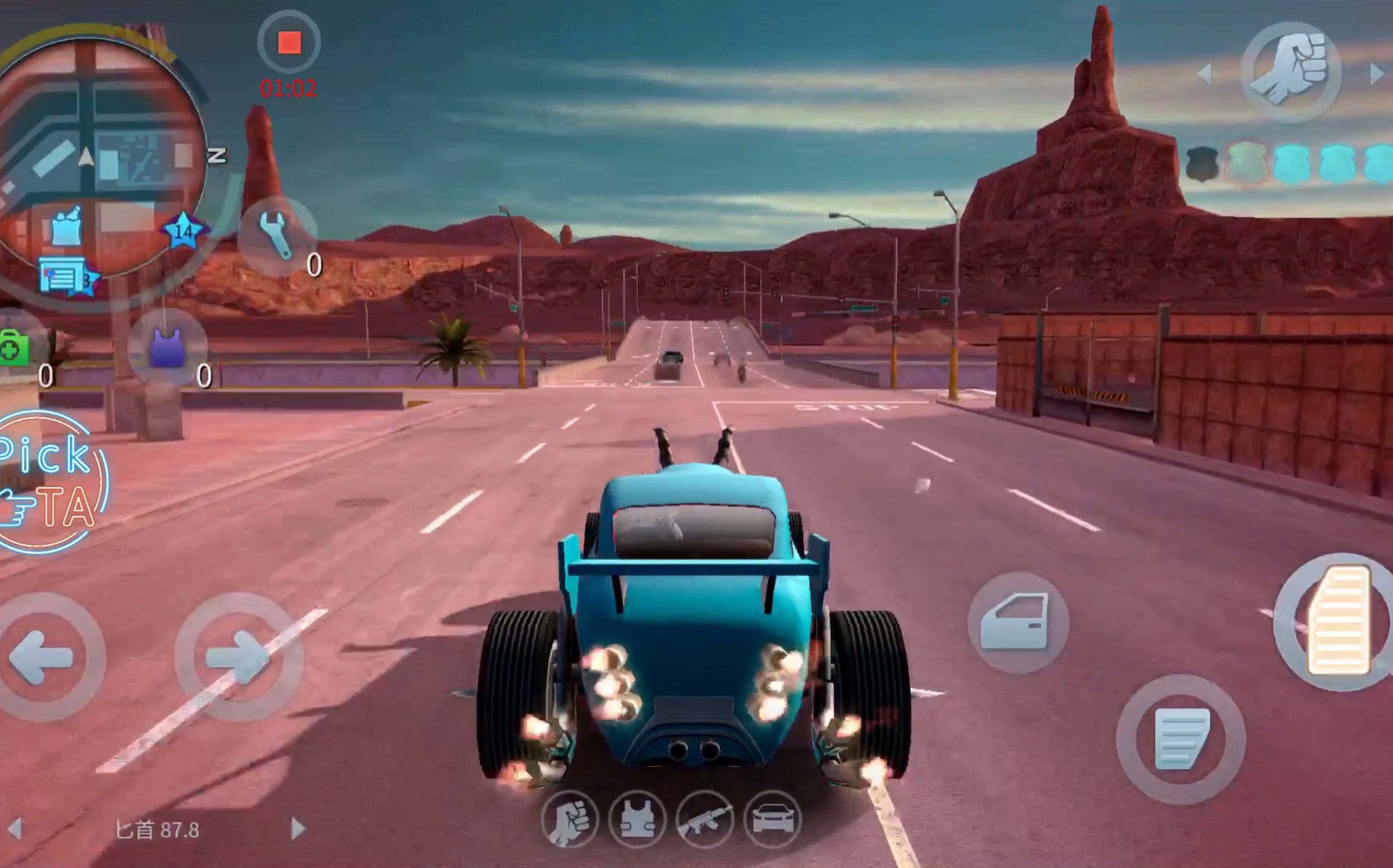This screenshot has width=1393, height=868.
Task: Choose the car shortcut in the bottom bar
Action: [x=772, y=819]
